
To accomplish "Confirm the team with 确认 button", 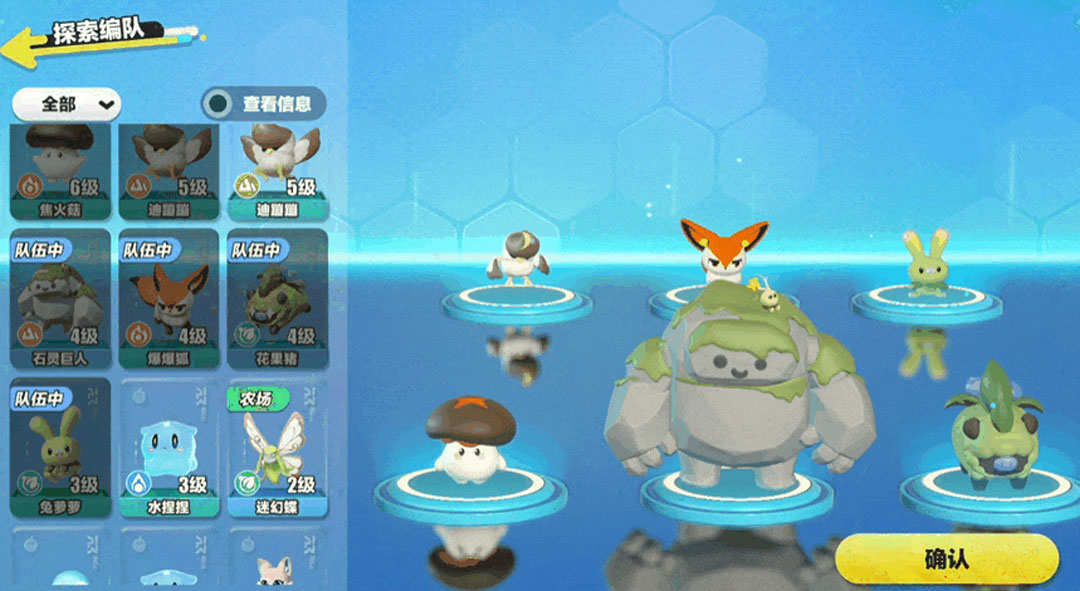I will [x=946, y=559].
